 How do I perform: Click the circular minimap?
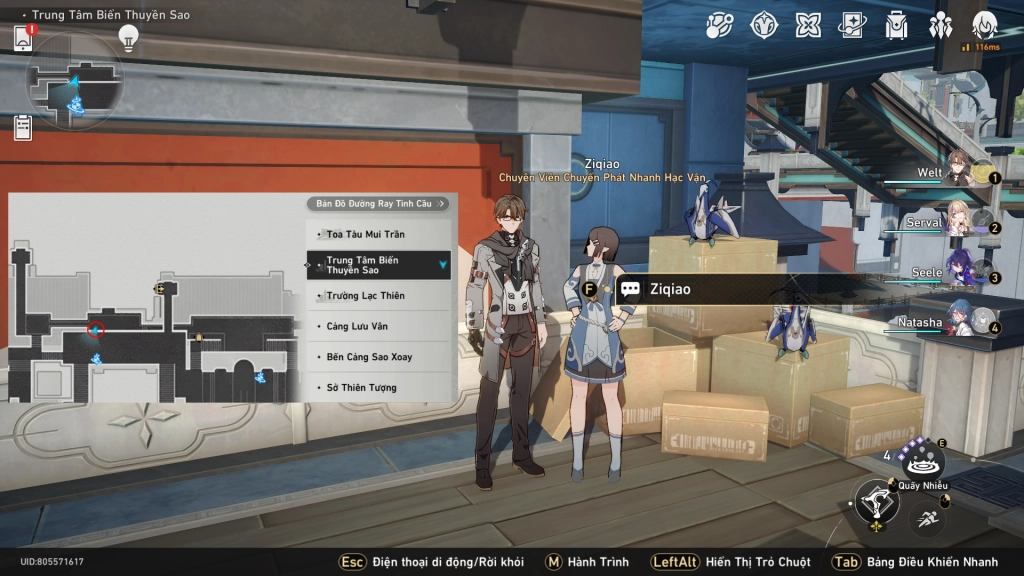tap(75, 82)
